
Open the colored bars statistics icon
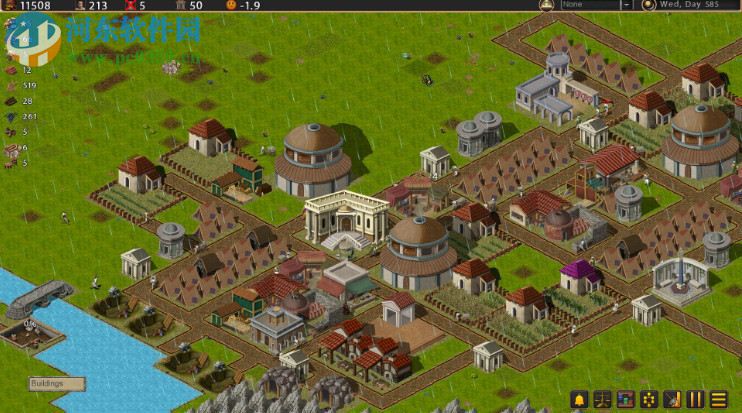click(627, 399)
